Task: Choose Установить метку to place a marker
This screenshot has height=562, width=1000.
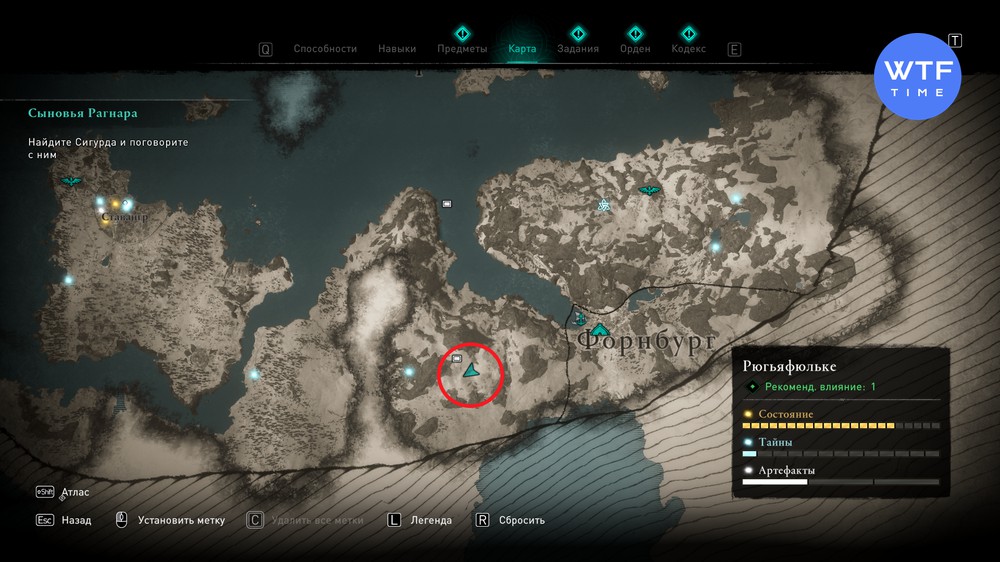Action: point(180,520)
